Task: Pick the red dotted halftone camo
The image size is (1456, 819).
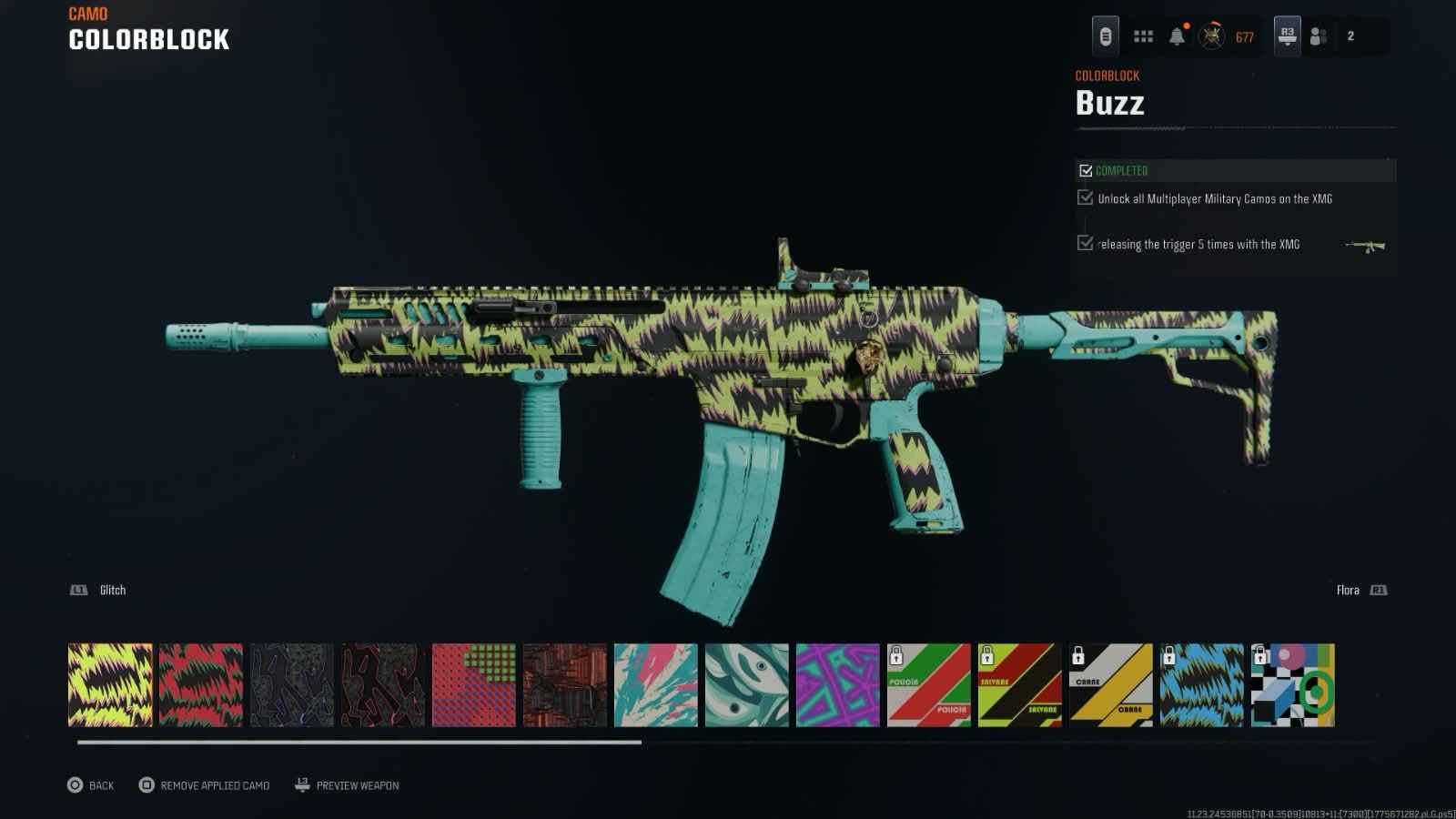Action: (474, 685)
